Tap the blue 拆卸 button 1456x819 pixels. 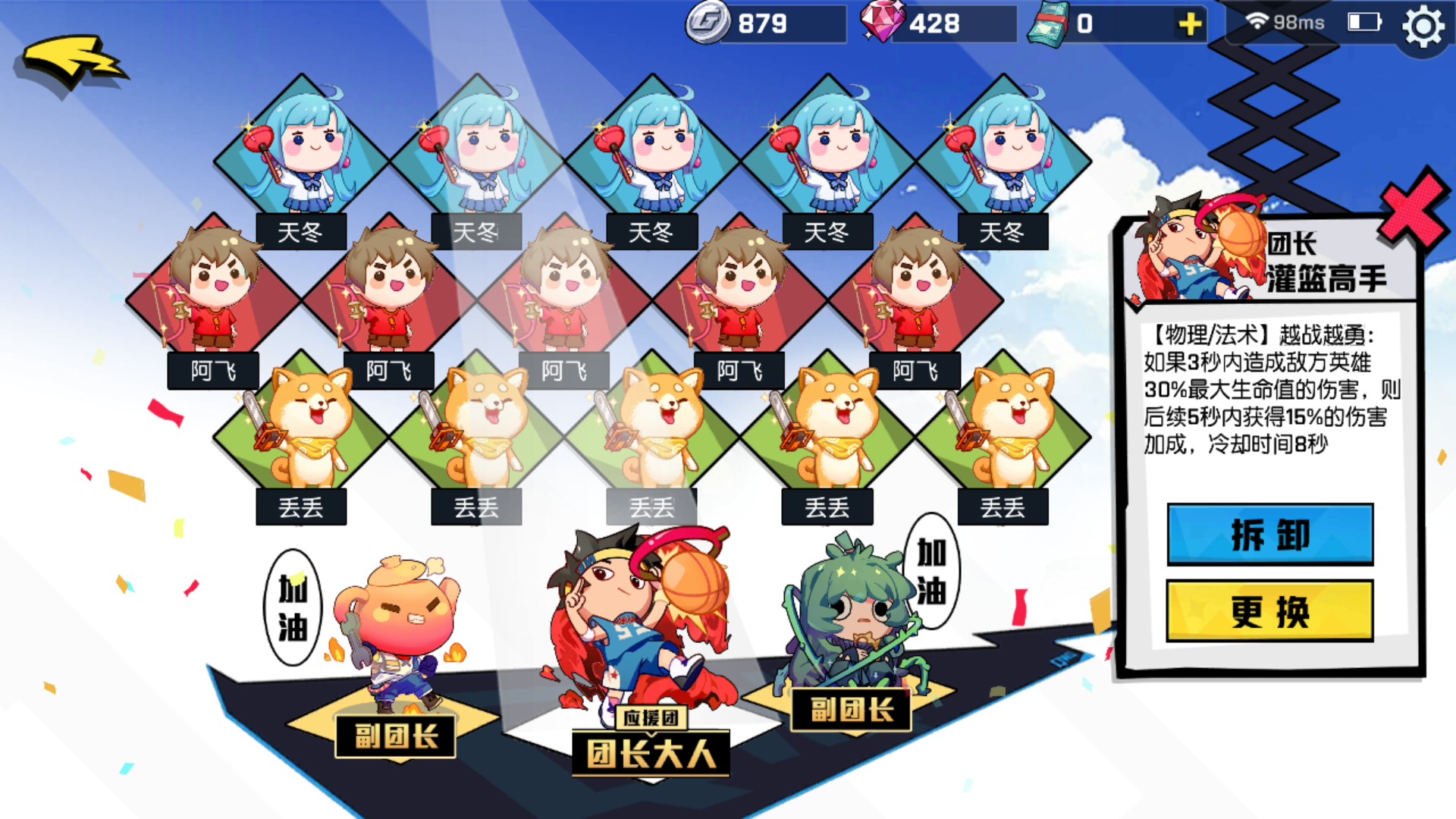[1269, 535]
